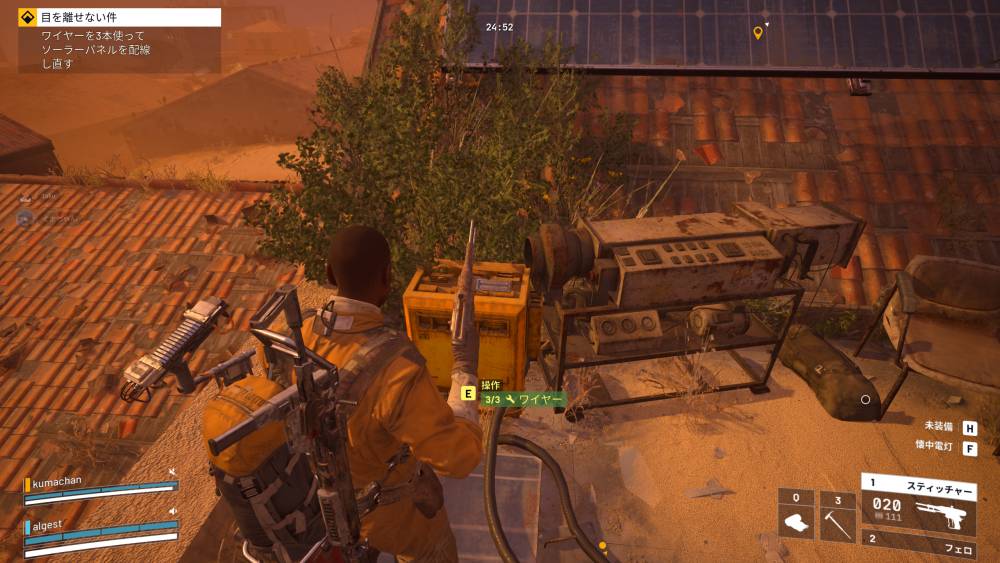The width and height of the screenshot is (1000, 563).
Task: Toggle algest's voice speaker icon
Action: (x=172, y=511)
